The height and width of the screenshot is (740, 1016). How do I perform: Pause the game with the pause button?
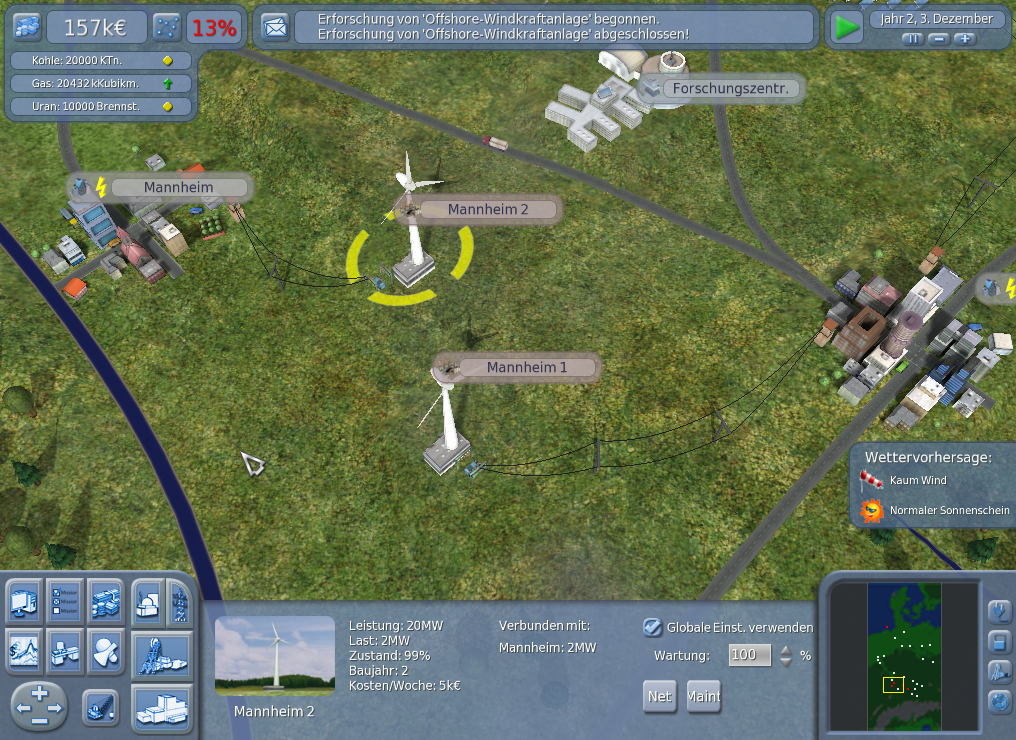[912, 39]
